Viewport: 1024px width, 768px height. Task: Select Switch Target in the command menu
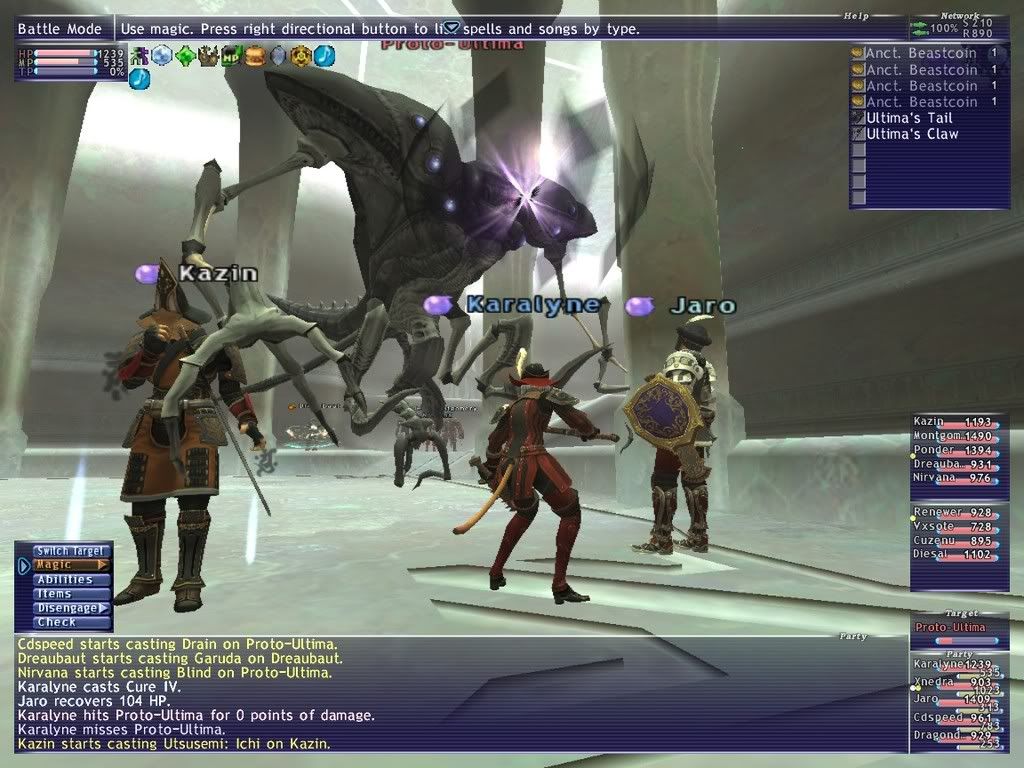point(69,551)
